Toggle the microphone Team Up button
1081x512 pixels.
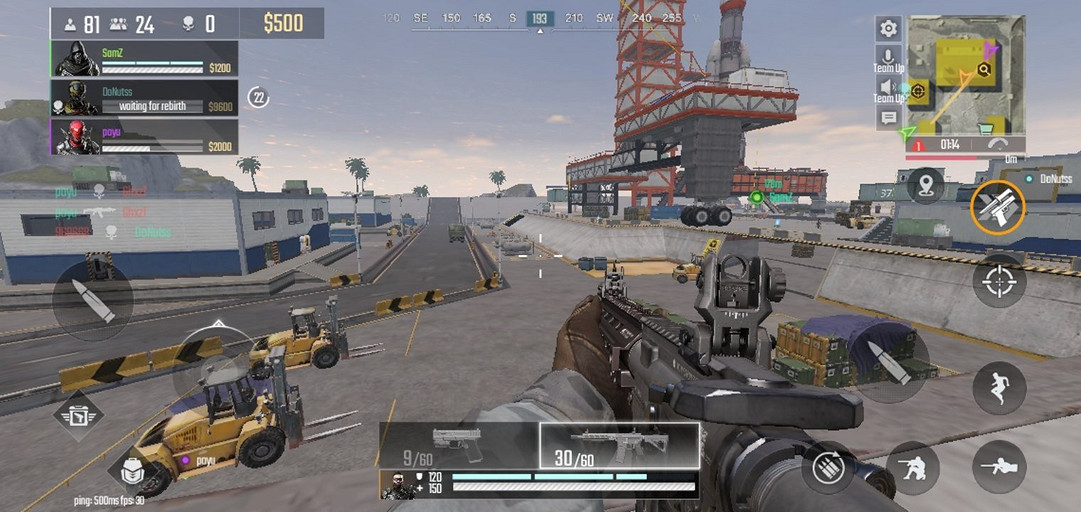click(888, 58)
